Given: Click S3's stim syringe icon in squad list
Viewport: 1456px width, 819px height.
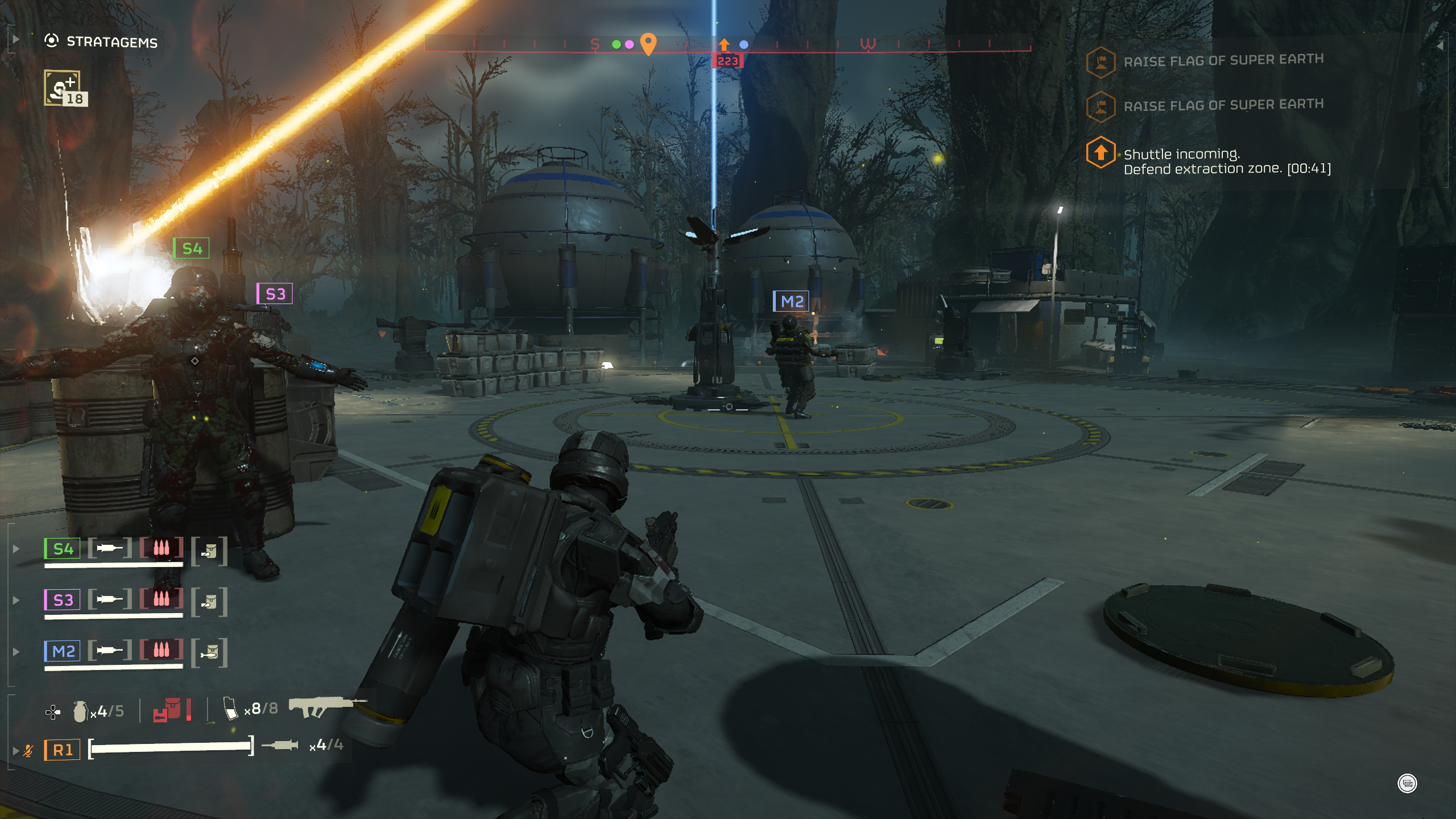Looking at the screenshot, I should pyautogui.click(x=110, y=599).
